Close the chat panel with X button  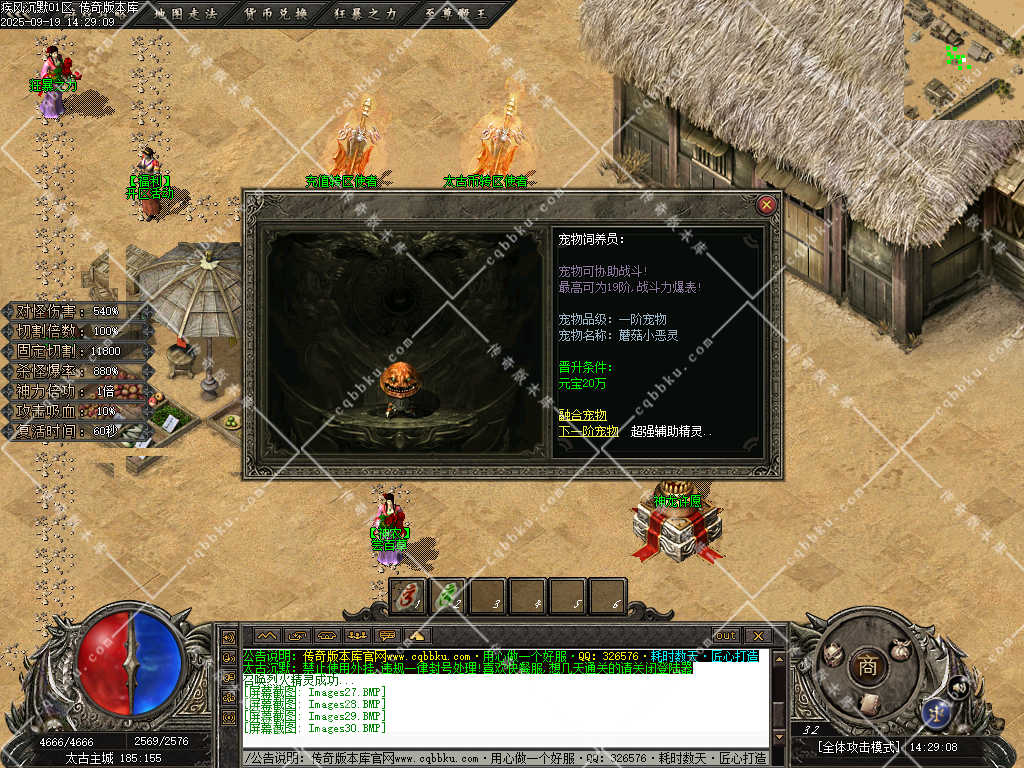pyautogui.click(x=757, y=635)
